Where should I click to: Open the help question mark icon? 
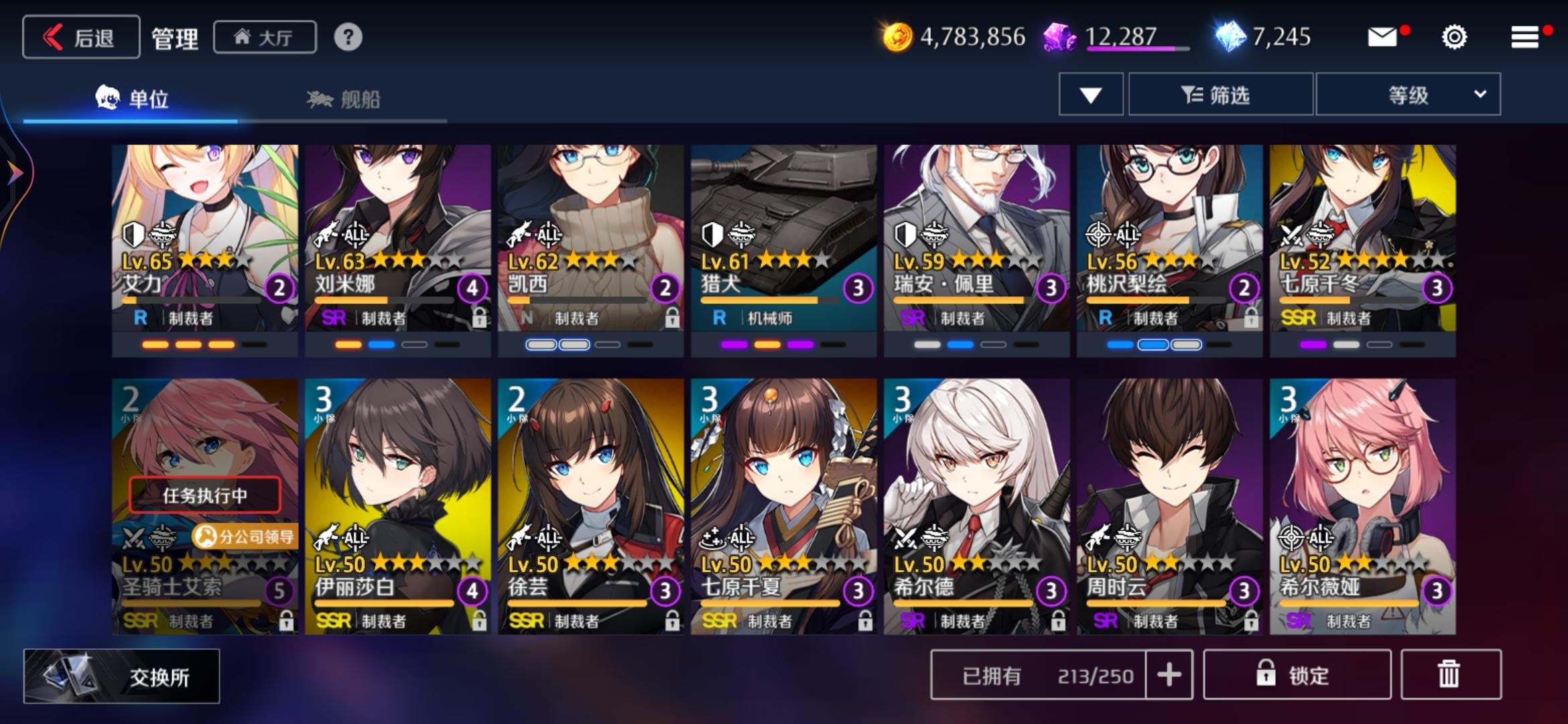tap(347, 38)
